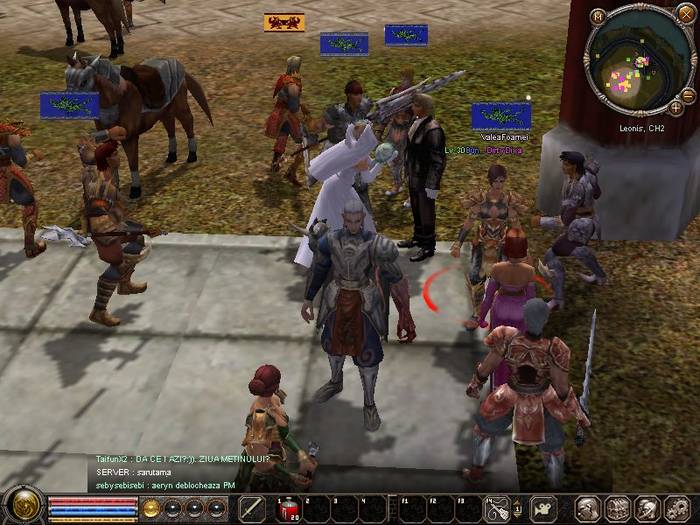Open the large map with the M button
Screen dimensions: 700x525
point(597,16)
